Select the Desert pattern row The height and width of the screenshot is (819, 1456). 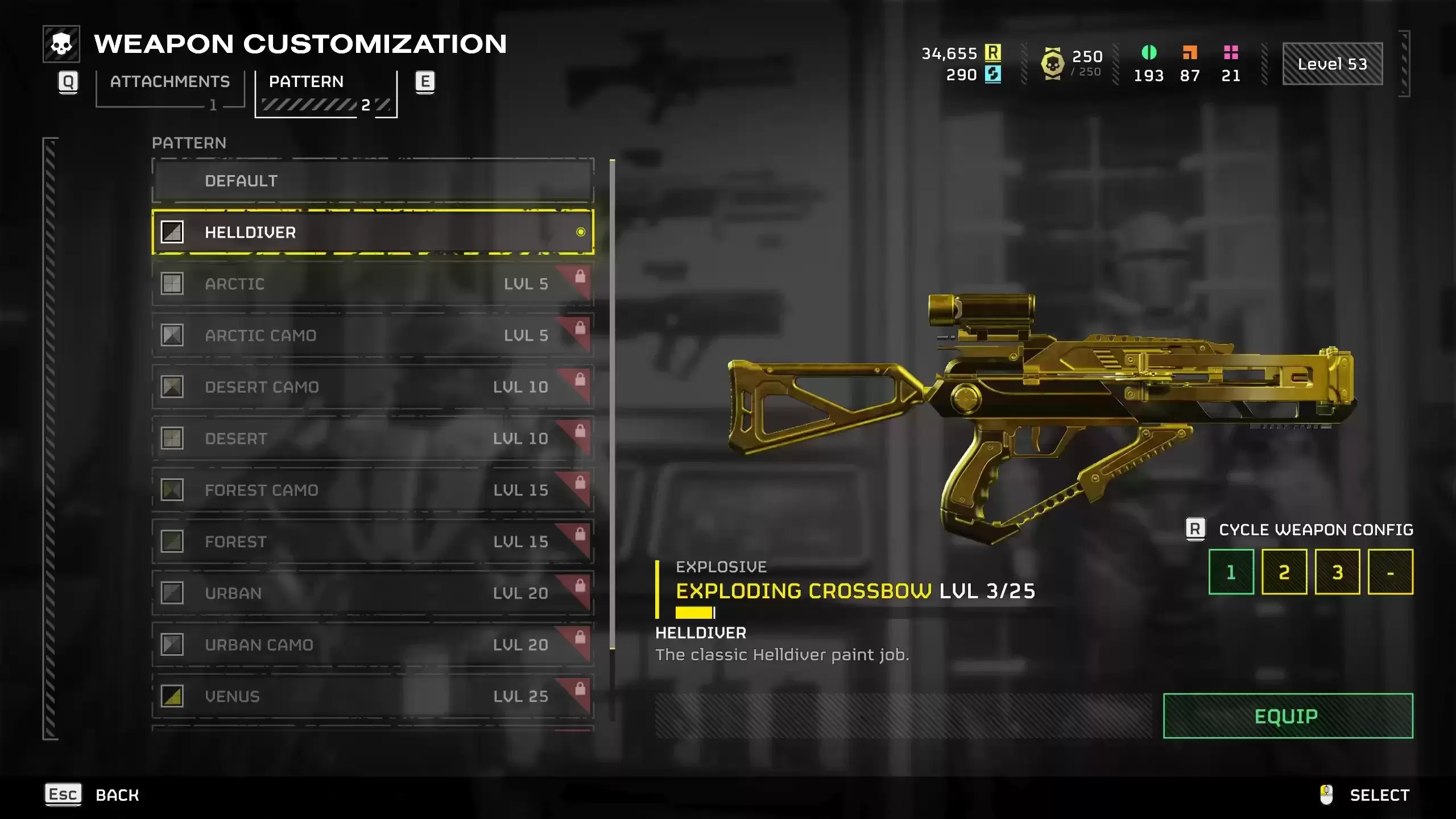click(373, 439)
